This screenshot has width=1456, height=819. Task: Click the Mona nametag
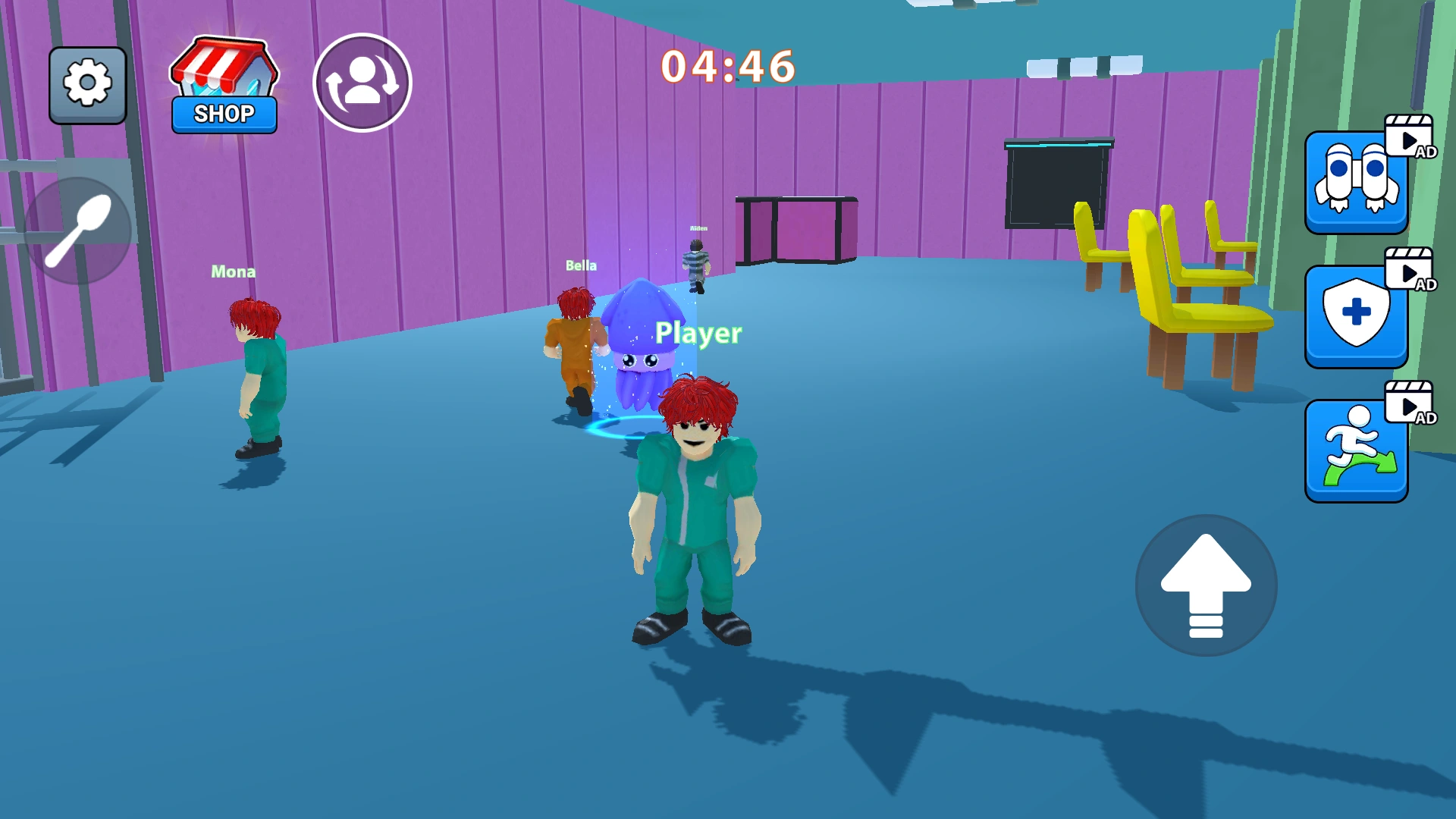[x=234, y=271]
